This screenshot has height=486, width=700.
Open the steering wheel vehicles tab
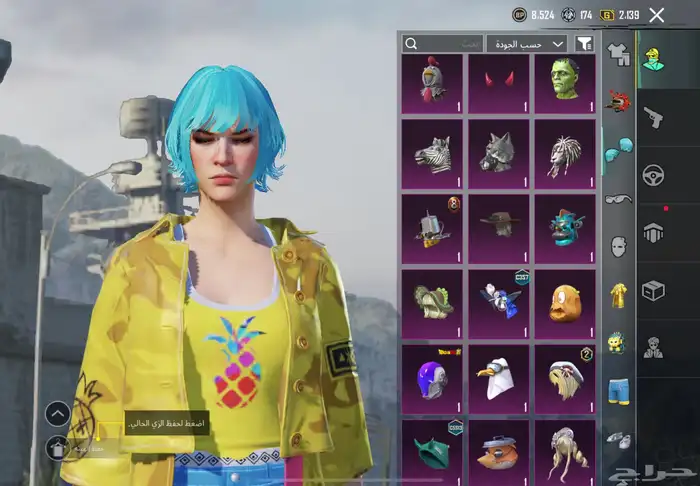pyautogui.click(x=655, y=175)
